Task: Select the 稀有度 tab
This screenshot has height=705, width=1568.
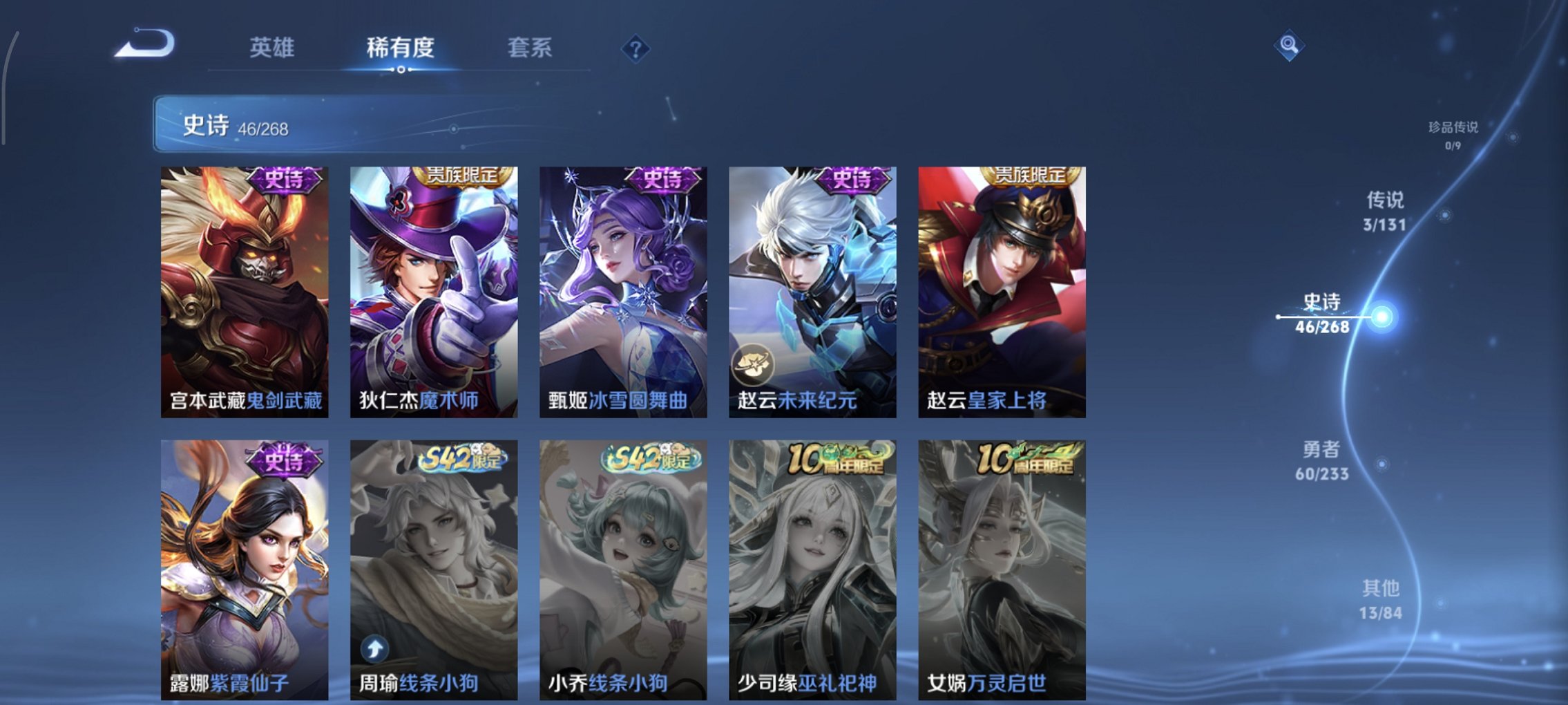Action: coord(402,48)
